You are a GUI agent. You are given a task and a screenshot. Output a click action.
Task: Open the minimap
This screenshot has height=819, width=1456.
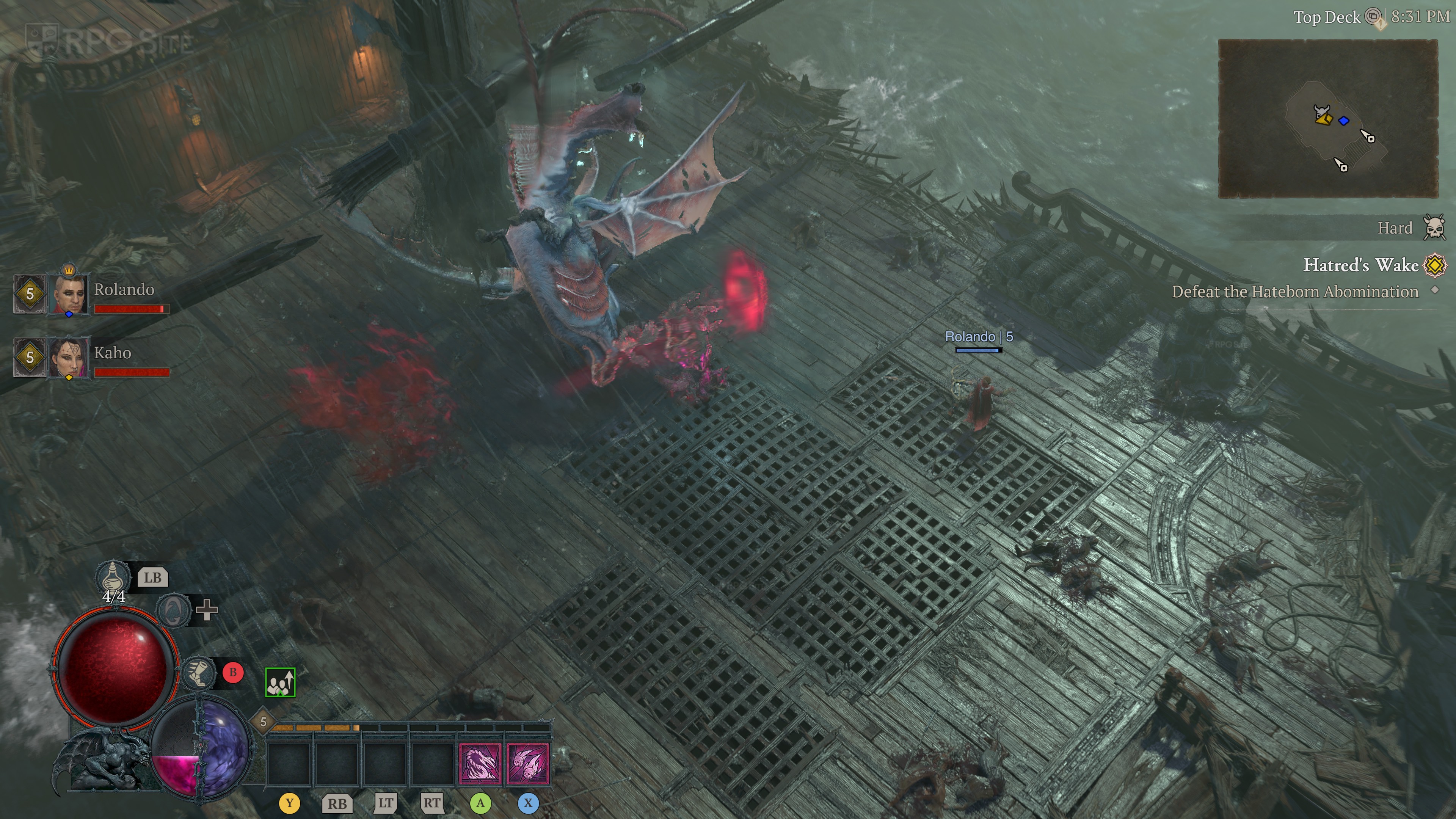(1327, 119)
